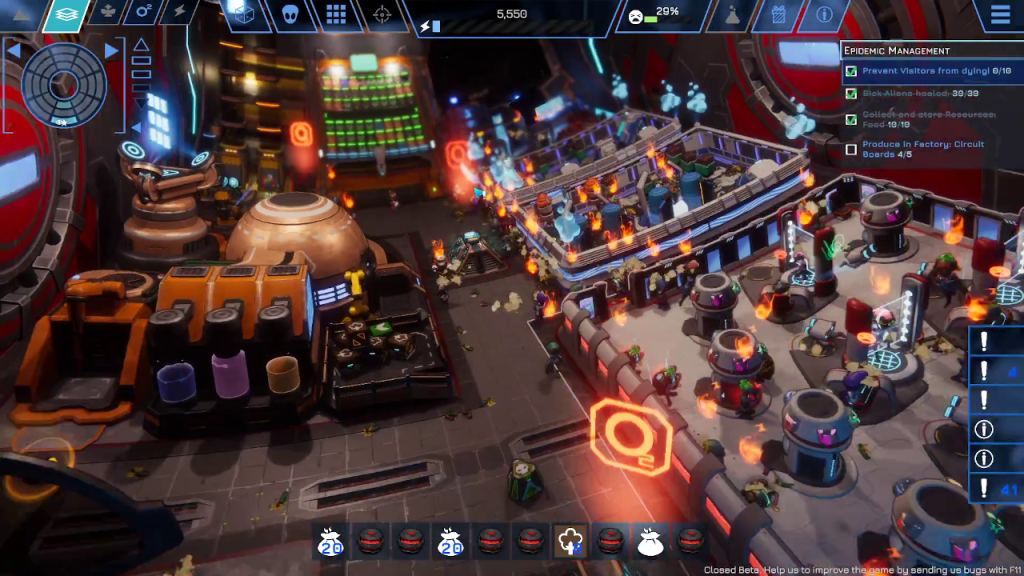Viewport: 1024px width, 576px height.
Task: Open the grid icon menu
Action: tap(336, 14)
